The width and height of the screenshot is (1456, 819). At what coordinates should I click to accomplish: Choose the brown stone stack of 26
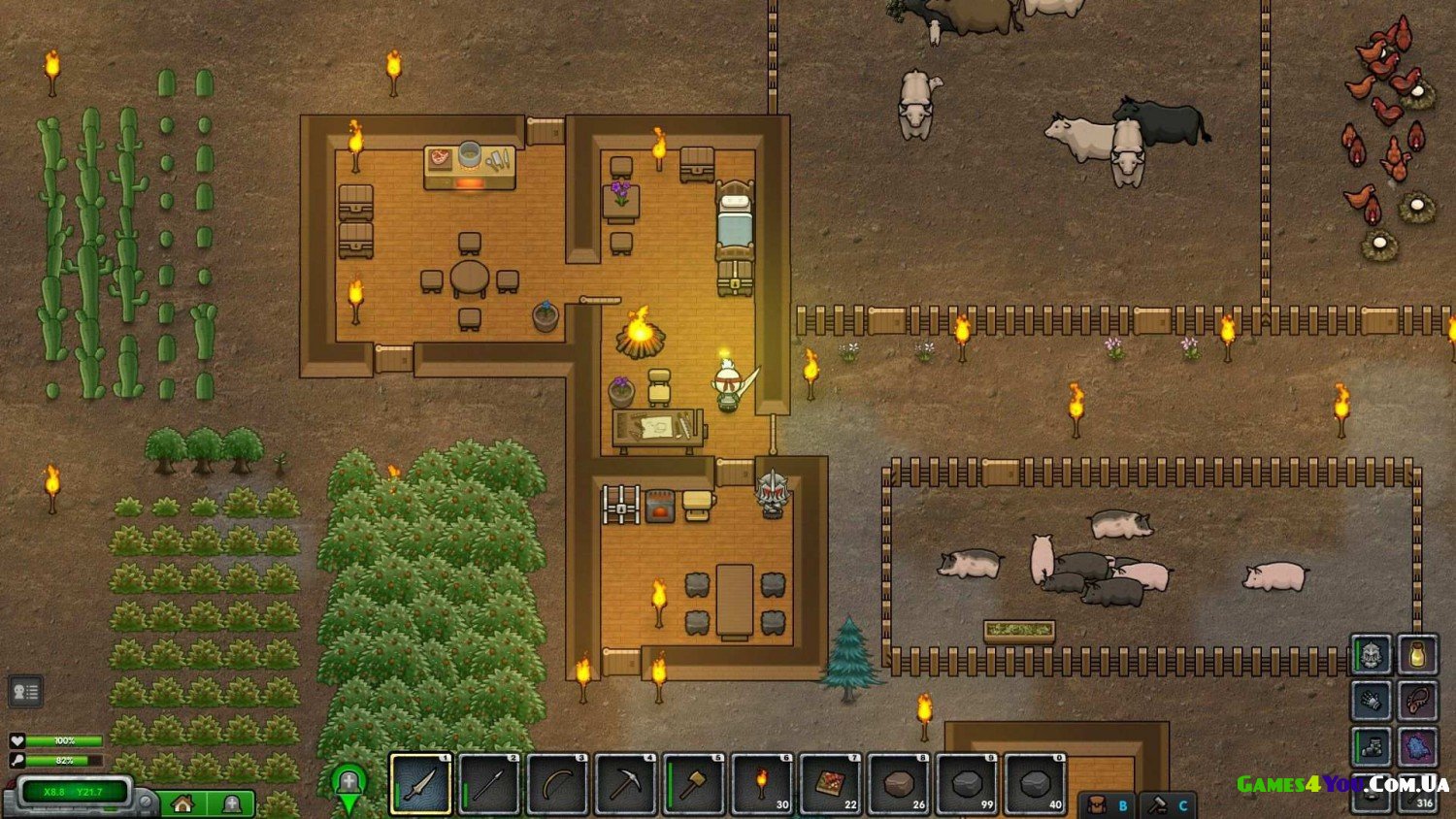(x=899, y=783)
